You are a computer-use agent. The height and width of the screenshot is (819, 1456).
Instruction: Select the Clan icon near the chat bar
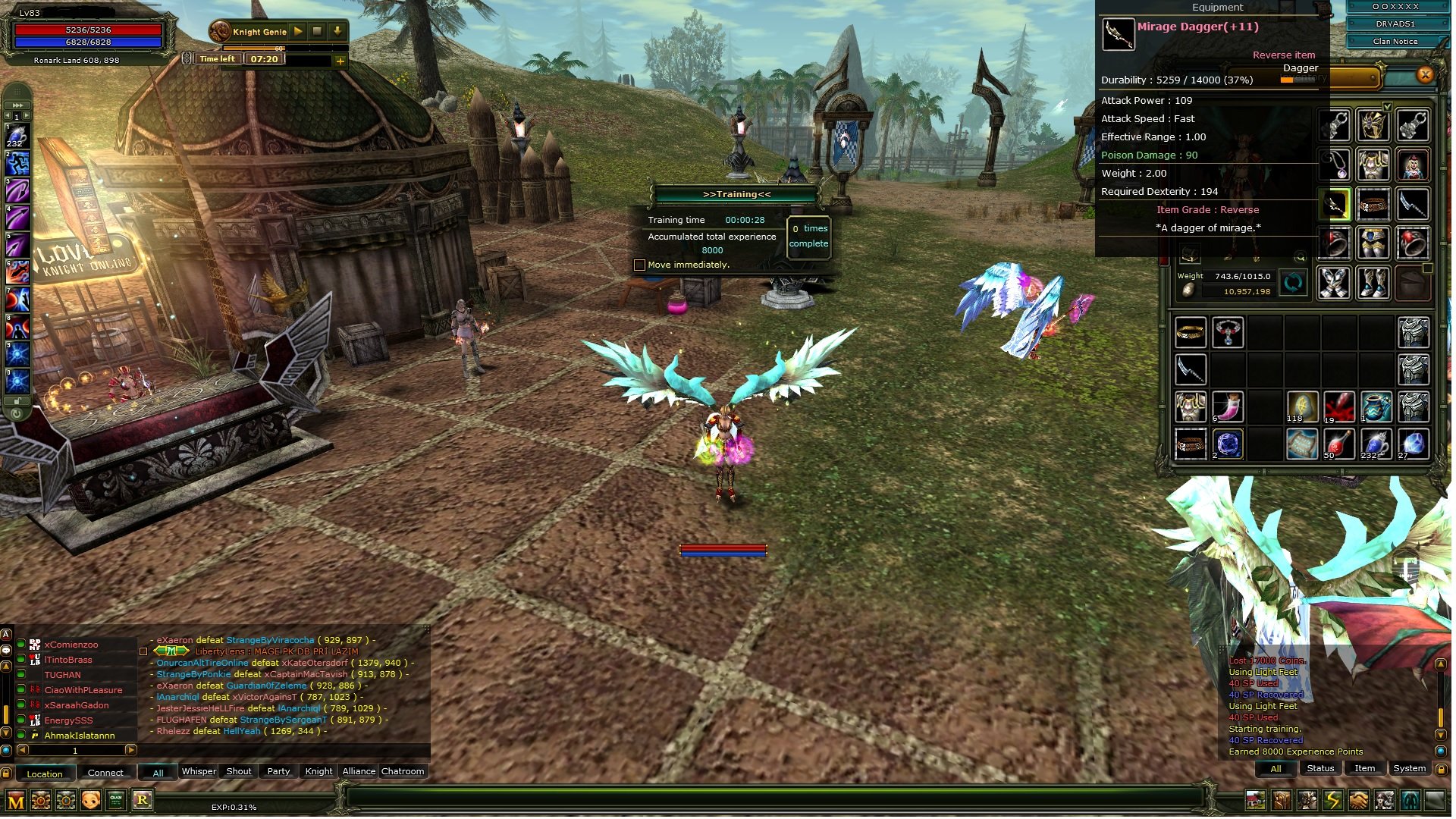click(115, 799)
